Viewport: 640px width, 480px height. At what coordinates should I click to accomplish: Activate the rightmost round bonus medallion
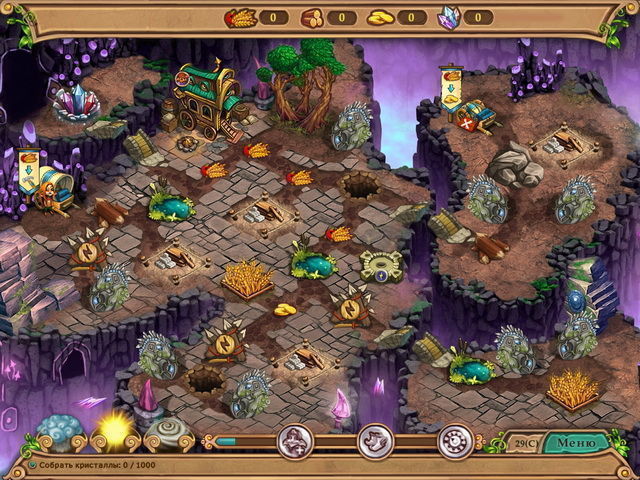pos(457,440)
